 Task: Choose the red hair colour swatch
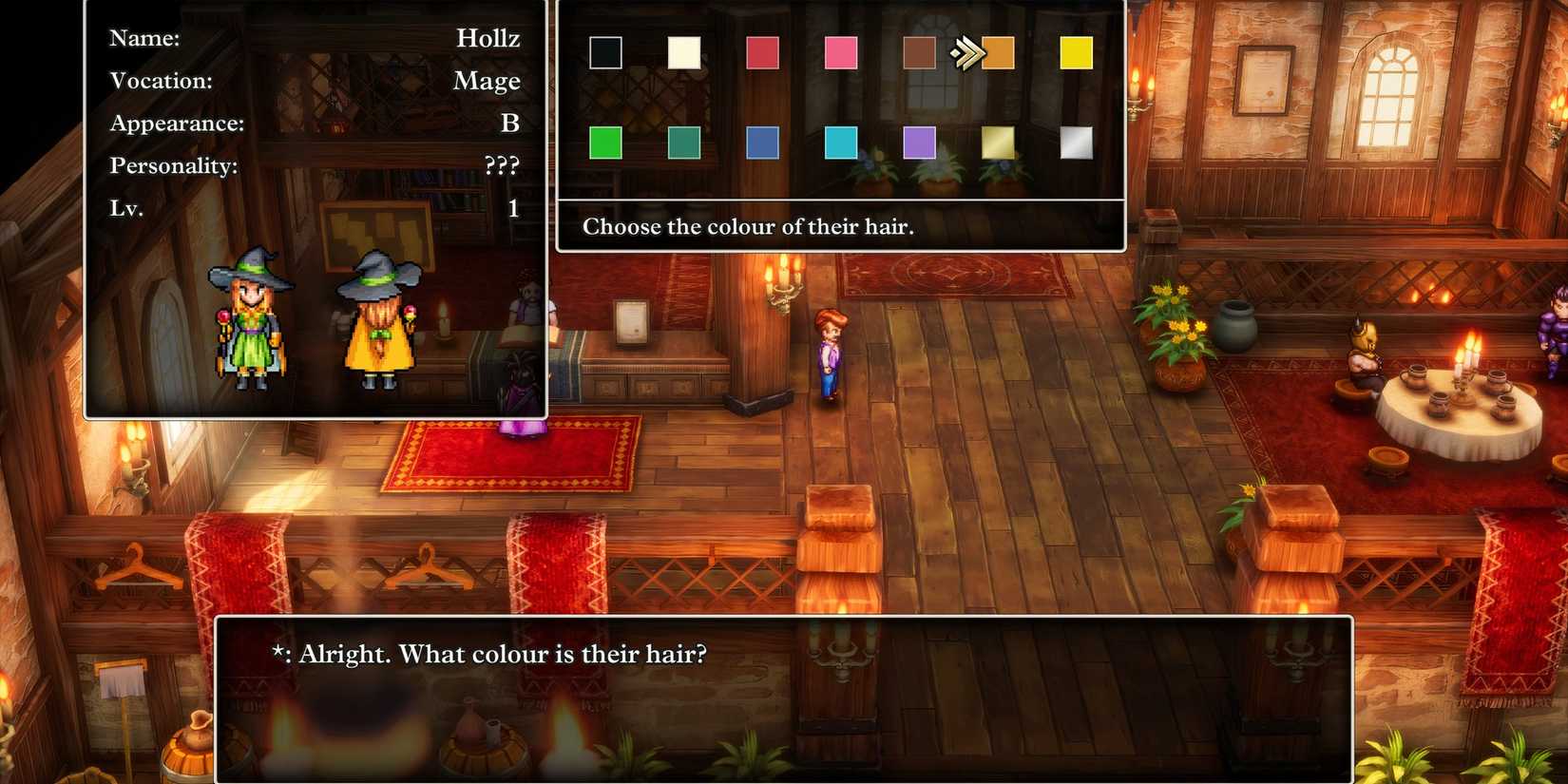pos(761,54)
